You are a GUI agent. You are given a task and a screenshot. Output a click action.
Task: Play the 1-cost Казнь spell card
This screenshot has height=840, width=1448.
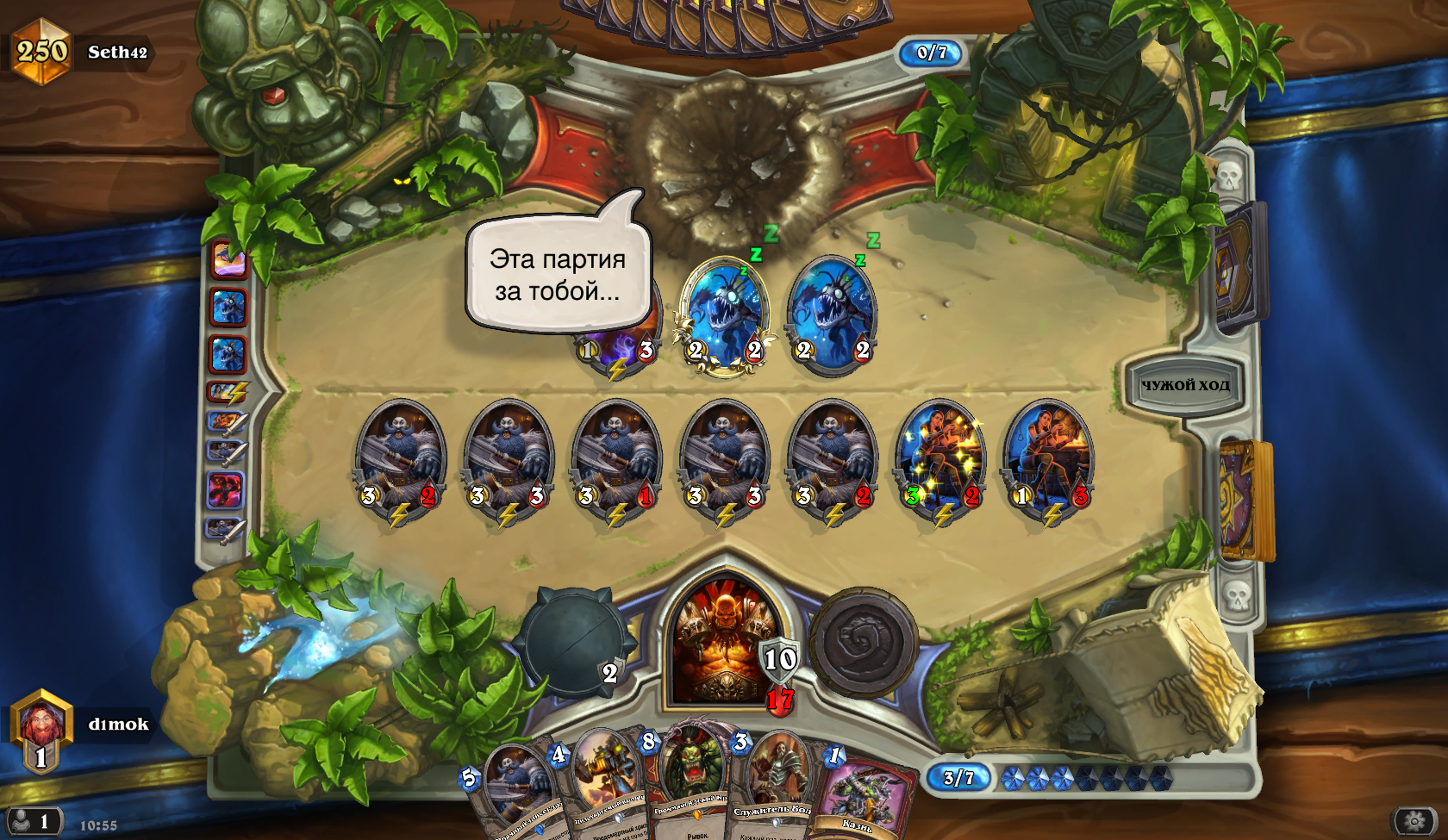(862, 797)
